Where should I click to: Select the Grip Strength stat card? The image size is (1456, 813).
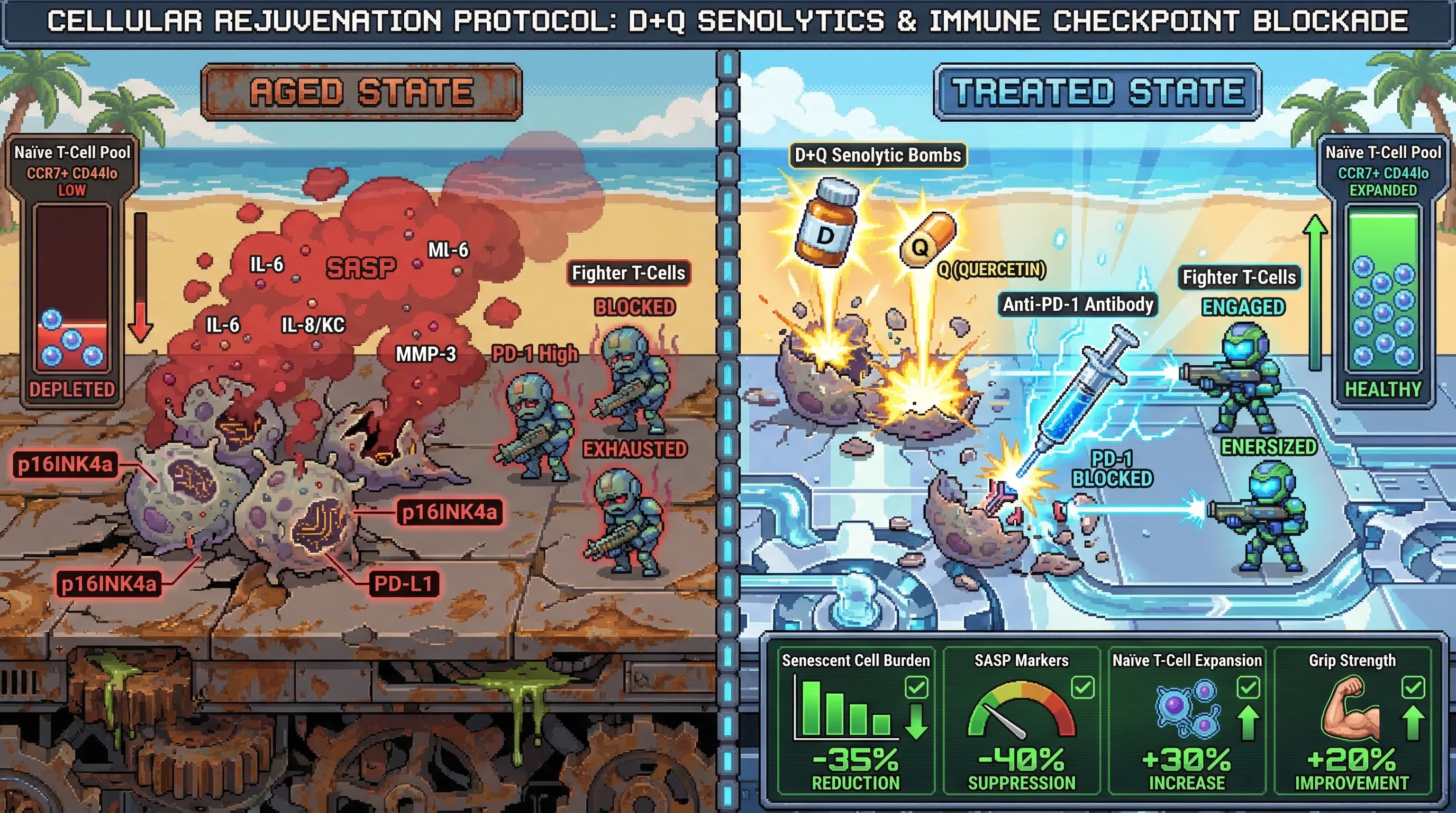point(1352,721)
